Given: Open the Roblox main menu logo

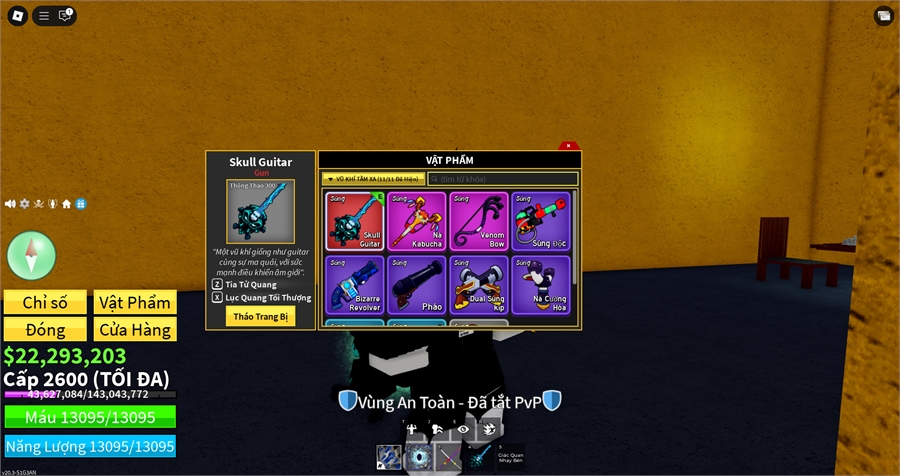Looking at the screenshot, I should (17, 15).
